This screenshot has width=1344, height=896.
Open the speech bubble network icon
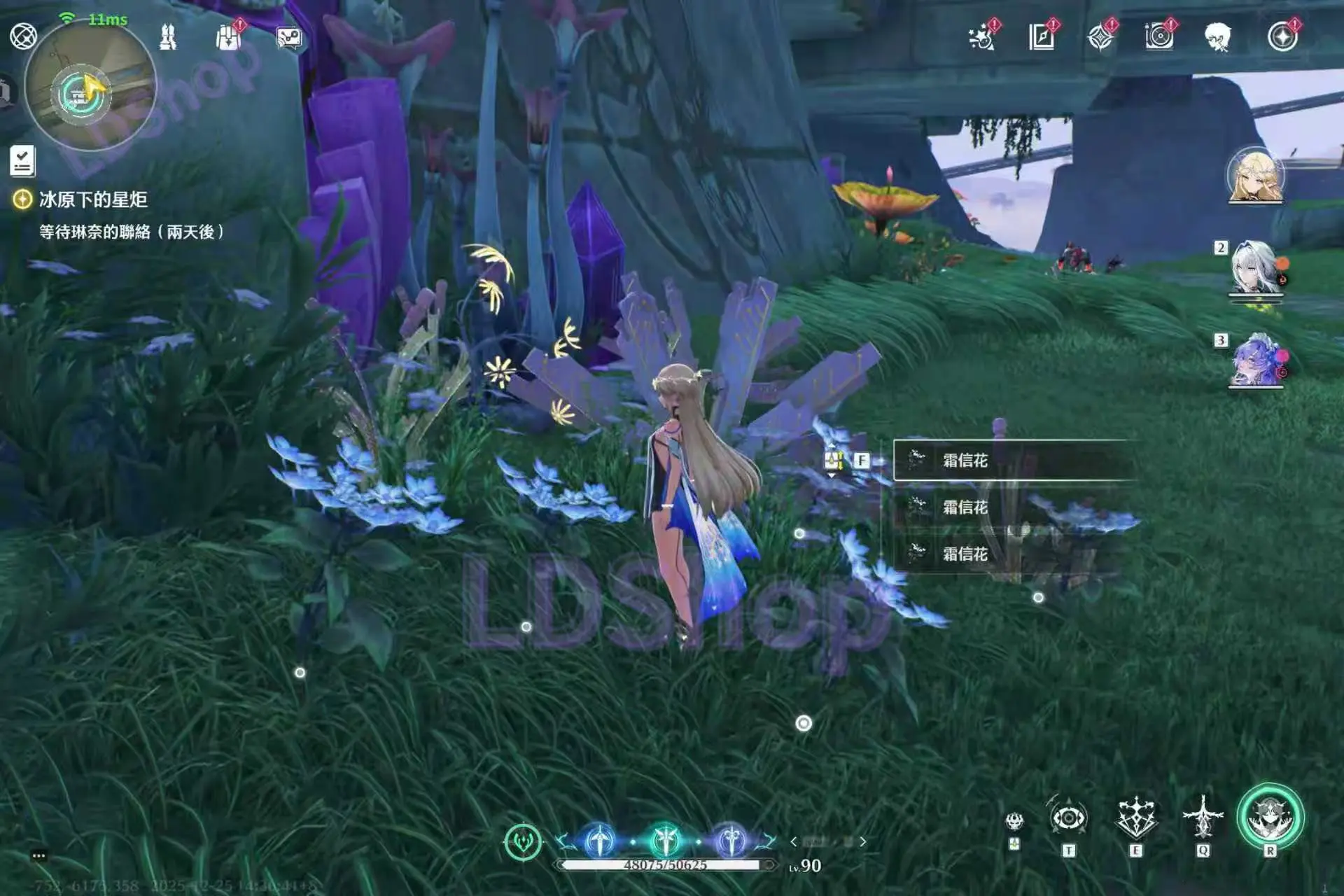pyautogui.click(x=289, y=37)
